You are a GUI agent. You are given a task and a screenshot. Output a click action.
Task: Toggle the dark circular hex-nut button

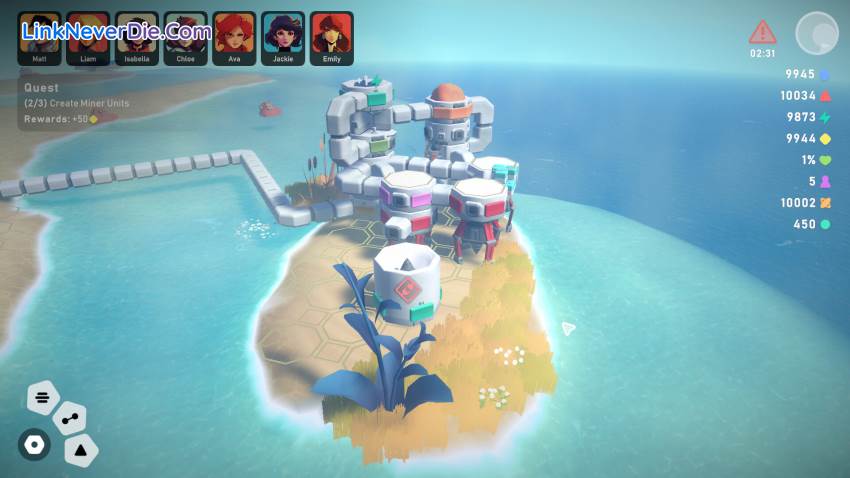(34, 444)
